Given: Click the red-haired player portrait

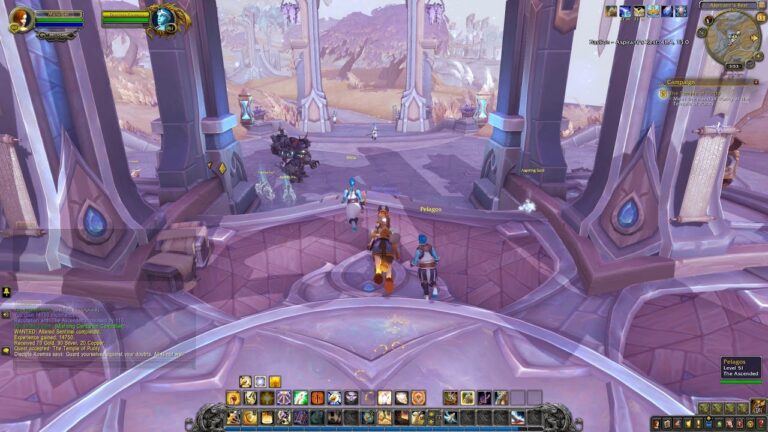Looking at the screenshot, I should (20, 19).
